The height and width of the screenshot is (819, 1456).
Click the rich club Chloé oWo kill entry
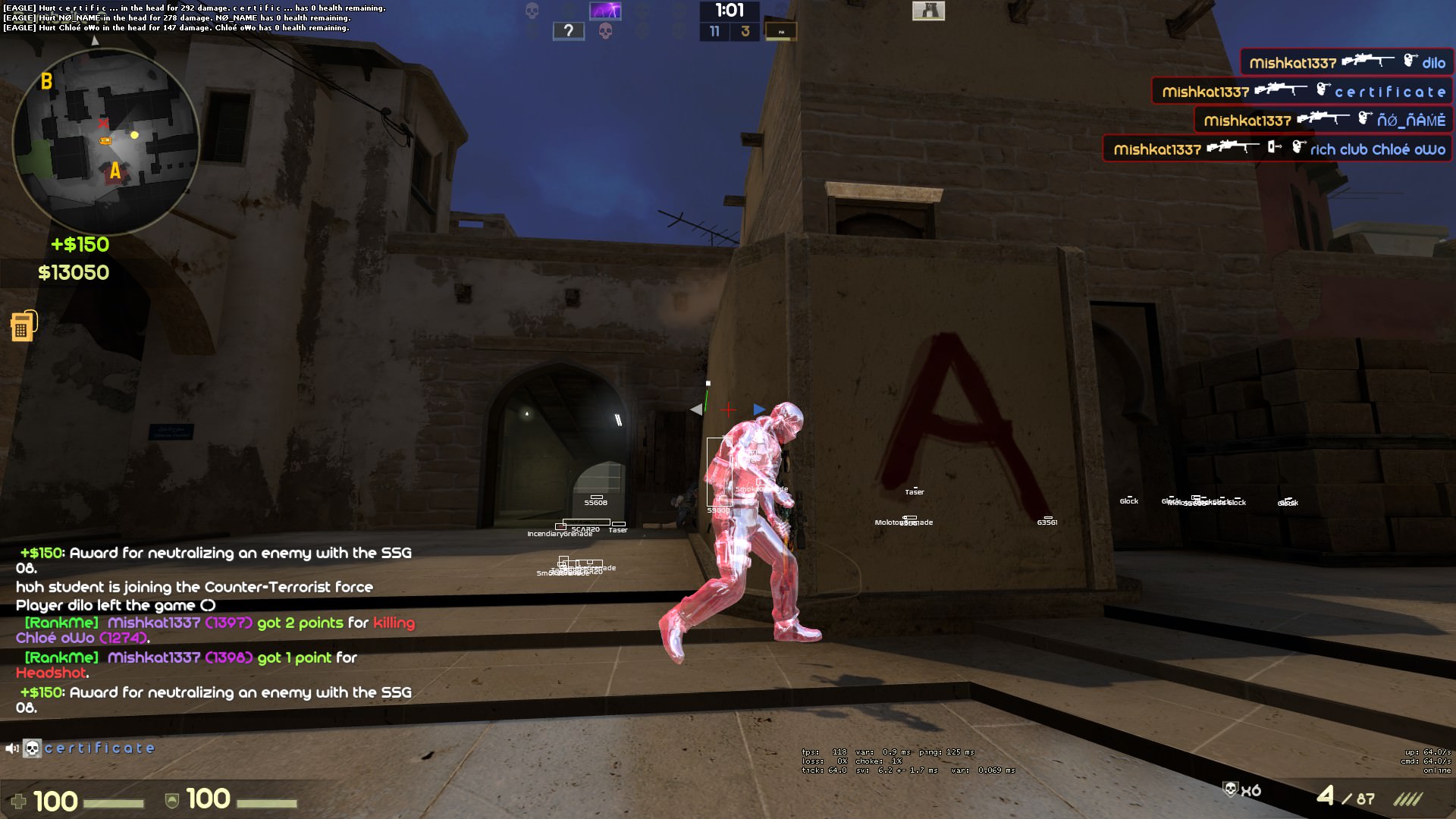pos(1278,149)
